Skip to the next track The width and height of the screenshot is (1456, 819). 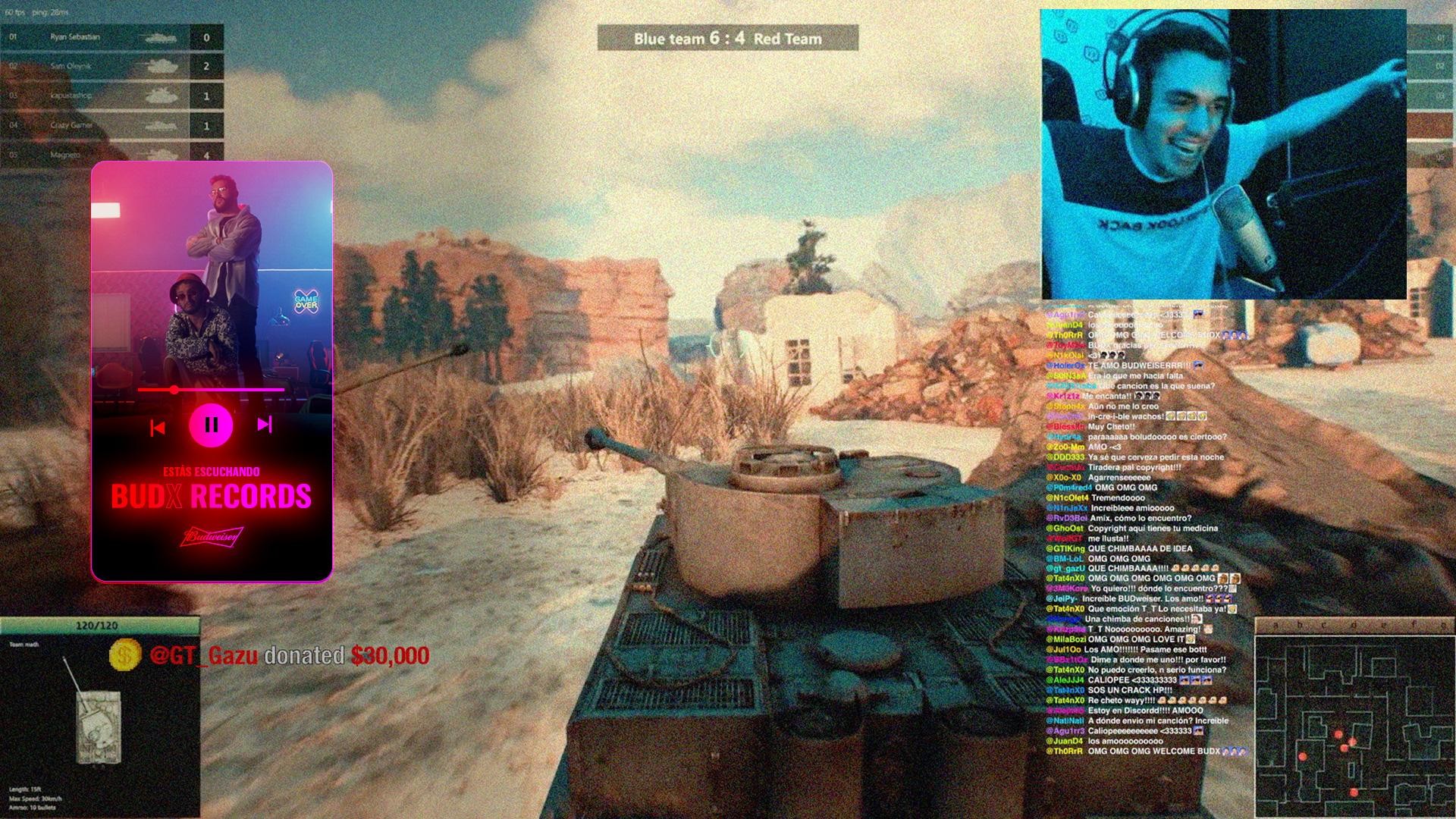[265, 425]
